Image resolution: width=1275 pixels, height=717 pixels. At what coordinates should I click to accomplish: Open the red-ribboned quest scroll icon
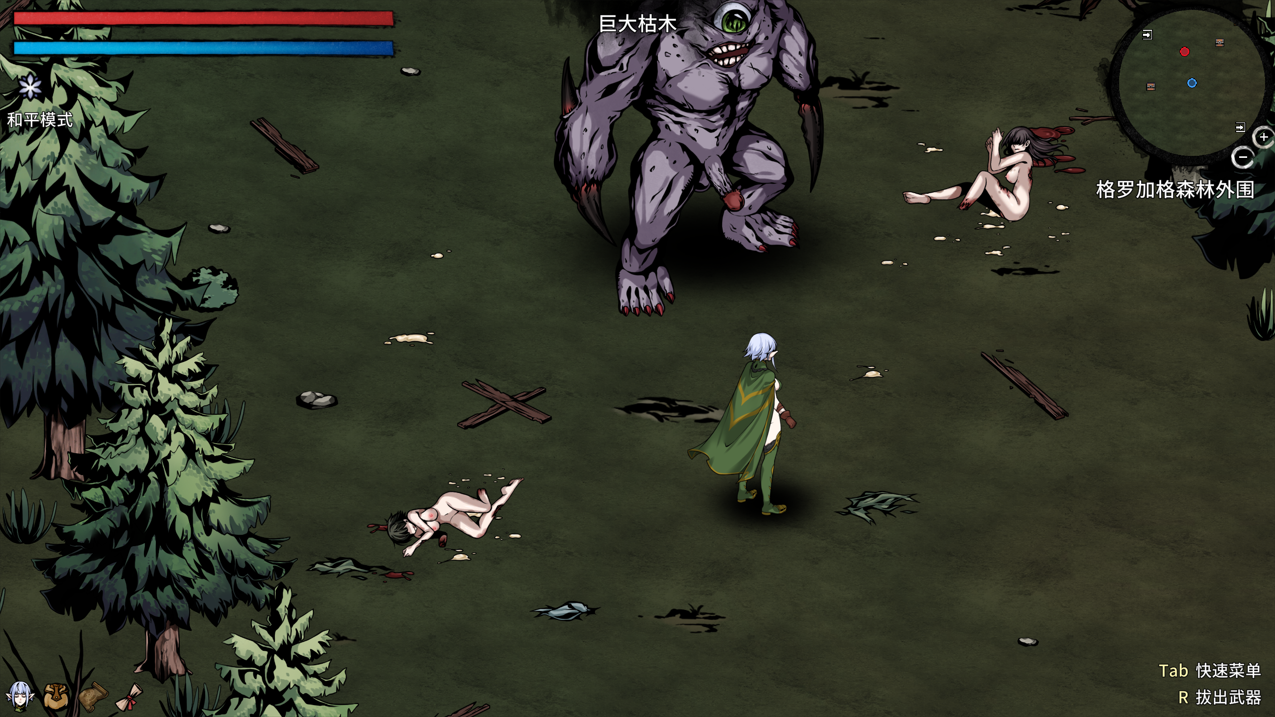coord(128,698)
